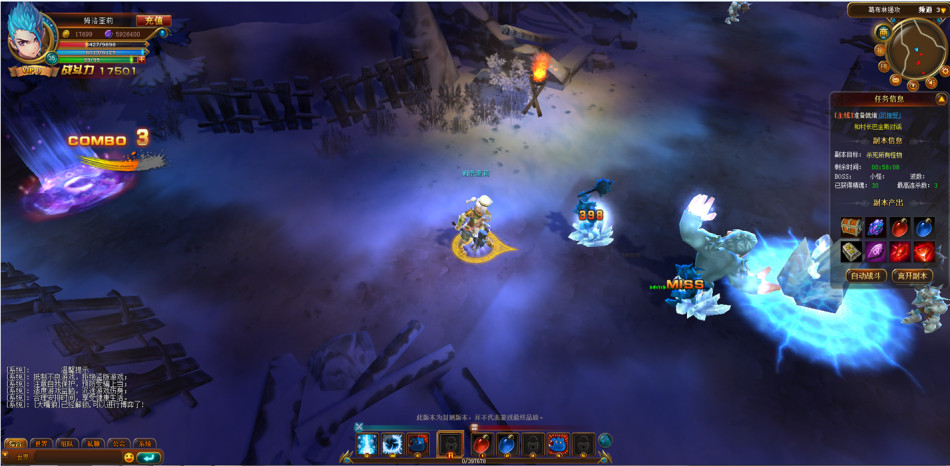Start auto battle with 自动战斗
Viewport: 950px width, 466px height.
coord(866,275)
